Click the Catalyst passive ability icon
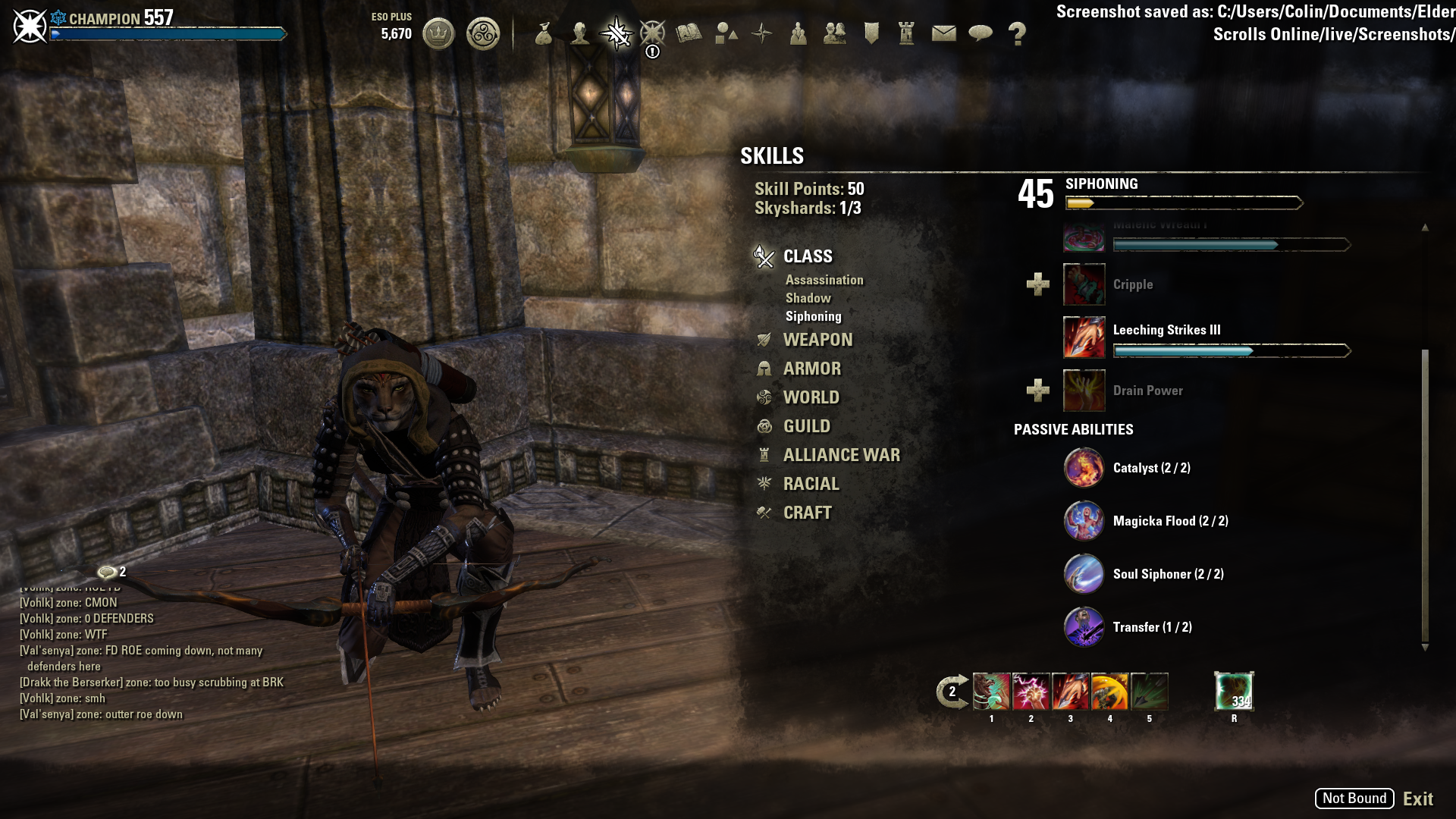Screen dimensions: 1456x819 pos(1083,468)
